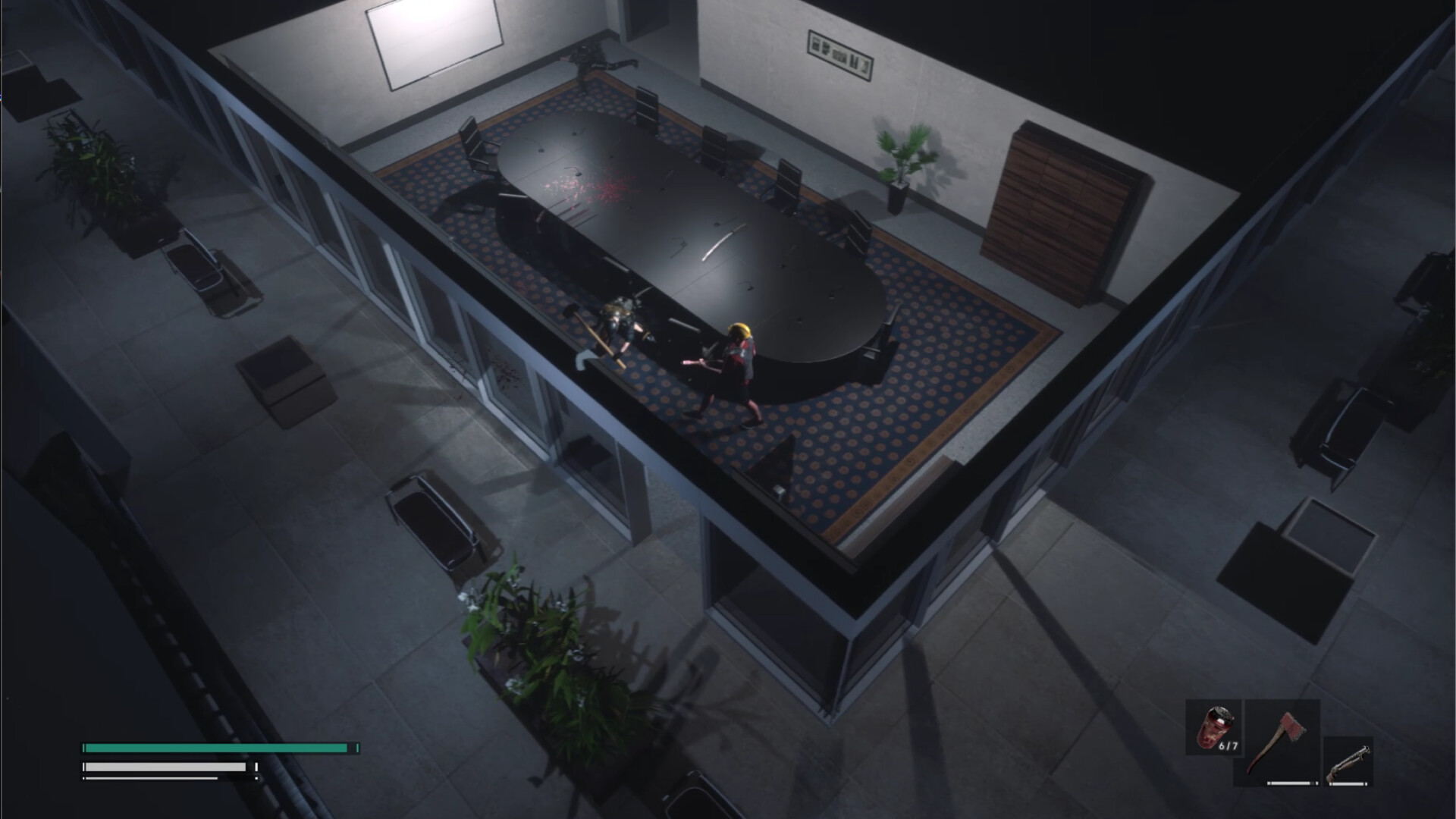The height and width of the screenshot is (819, 1456).
Task: Click the axe blade portion of the weapon icon
Action: [1291, 723]
